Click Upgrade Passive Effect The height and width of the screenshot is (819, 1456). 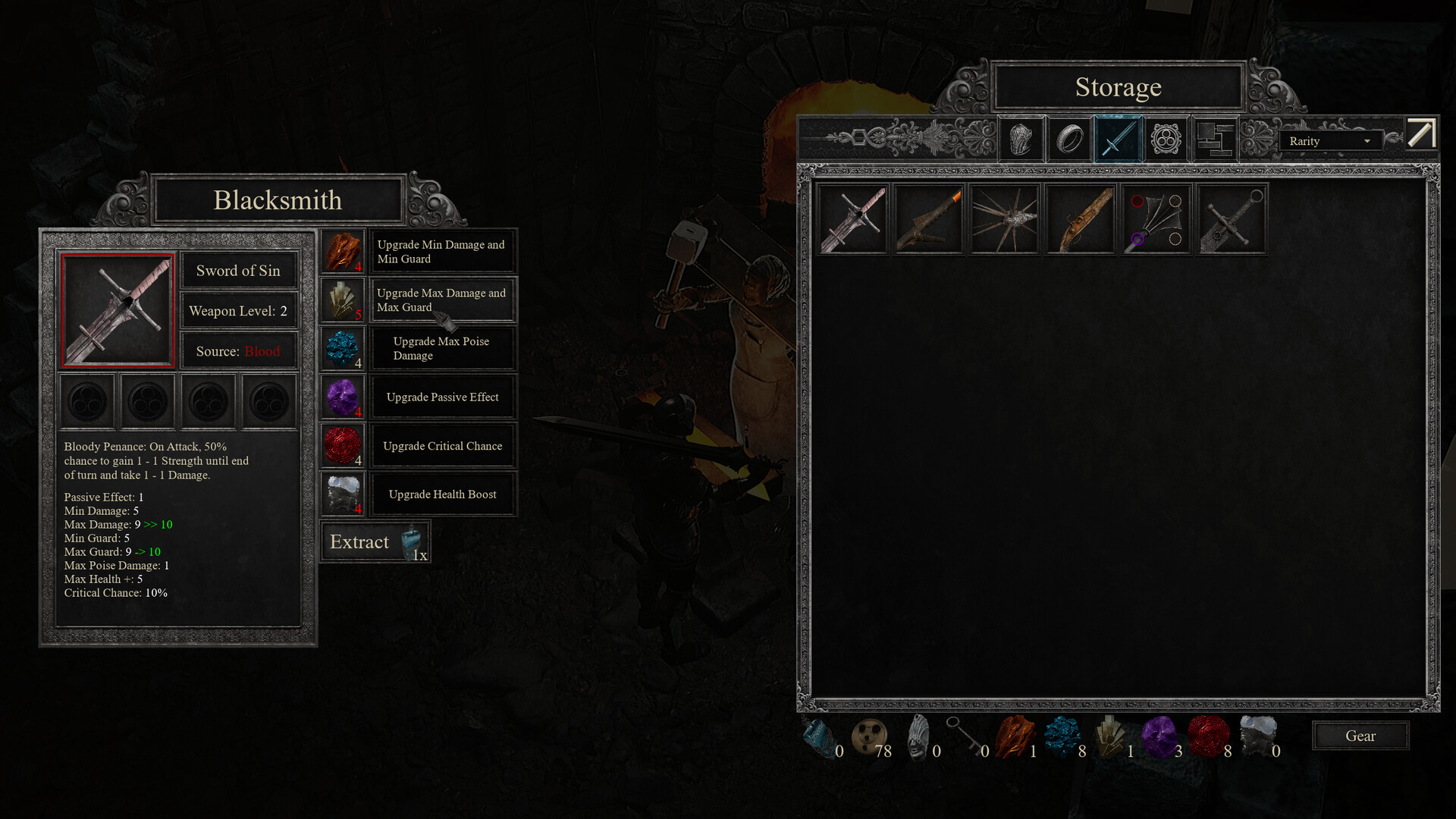pyautogui.click(x=442, y=397)
